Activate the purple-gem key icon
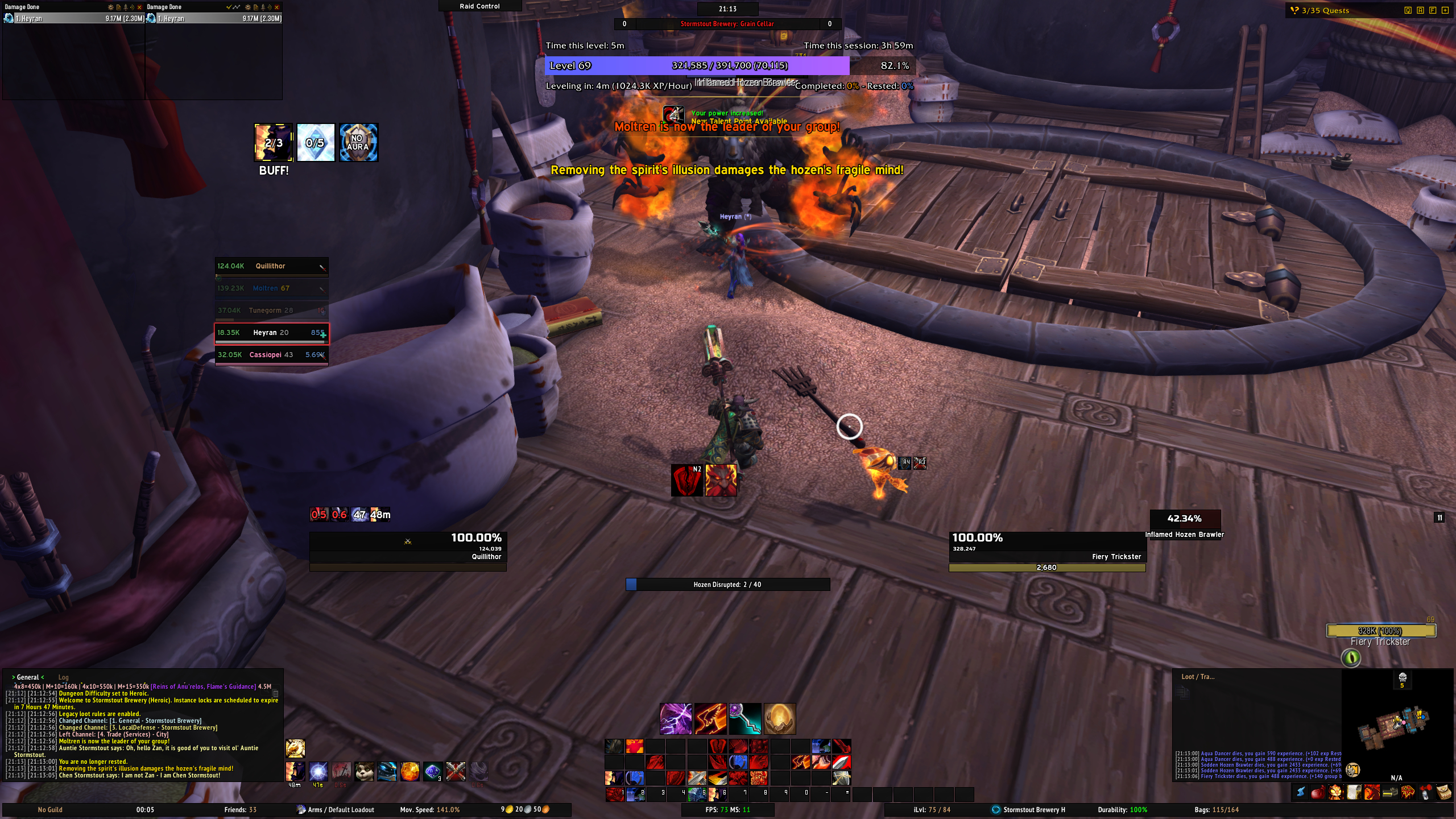 point(745,719)
